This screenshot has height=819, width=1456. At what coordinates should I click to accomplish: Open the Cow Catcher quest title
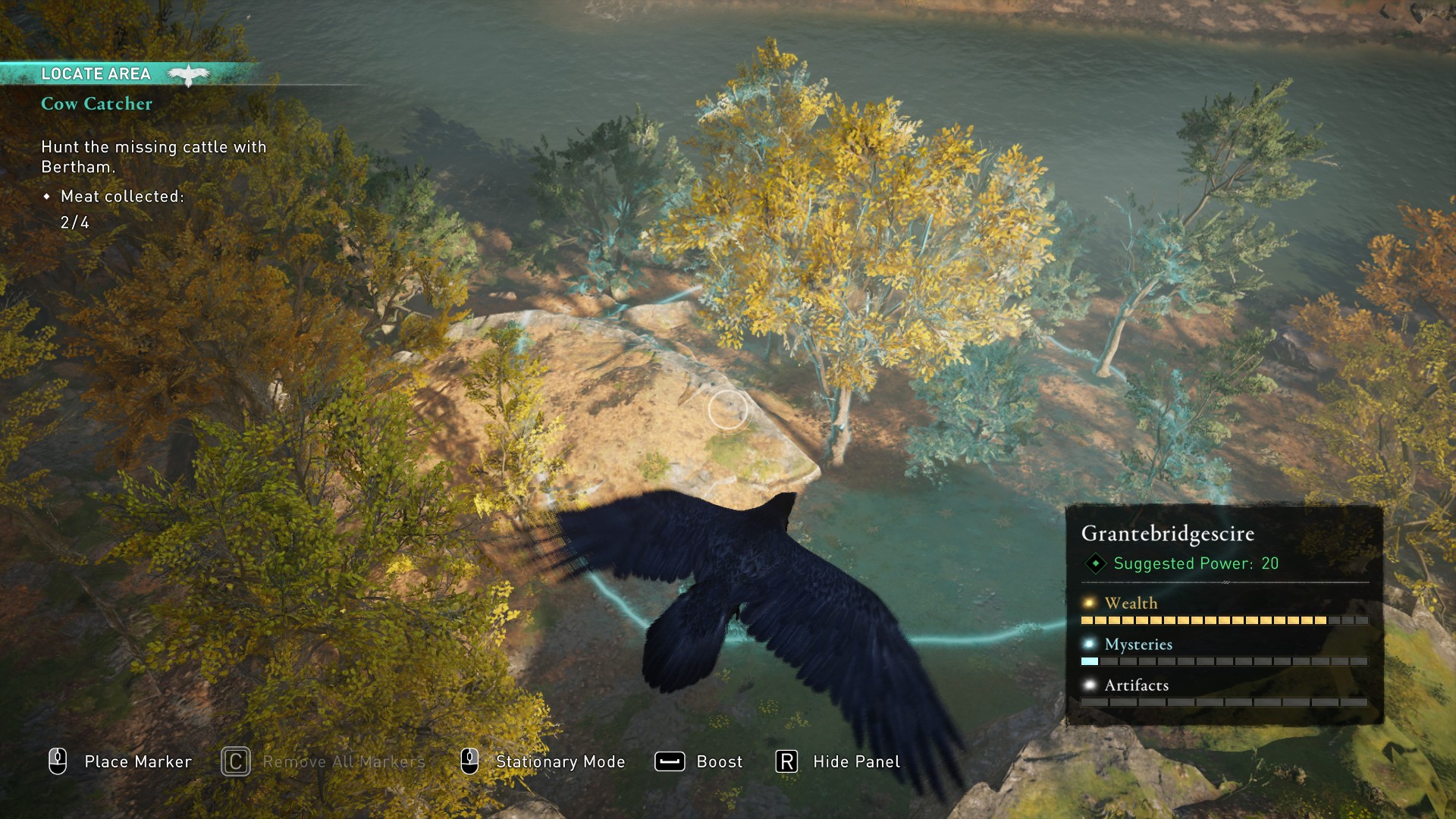tap(98, 104)
